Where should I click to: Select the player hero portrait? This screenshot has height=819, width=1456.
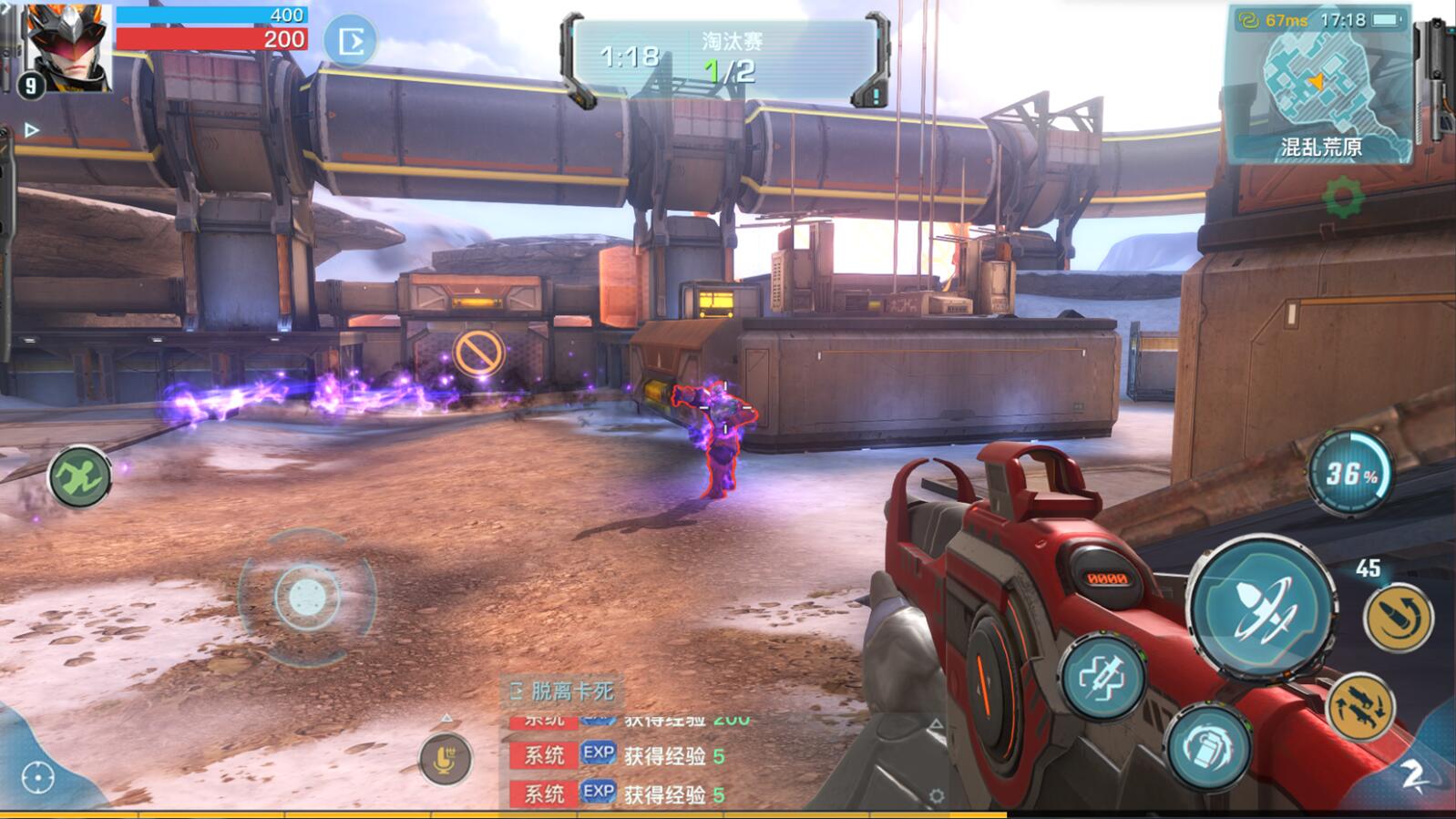pyautogui.click(x=67, y=46)
